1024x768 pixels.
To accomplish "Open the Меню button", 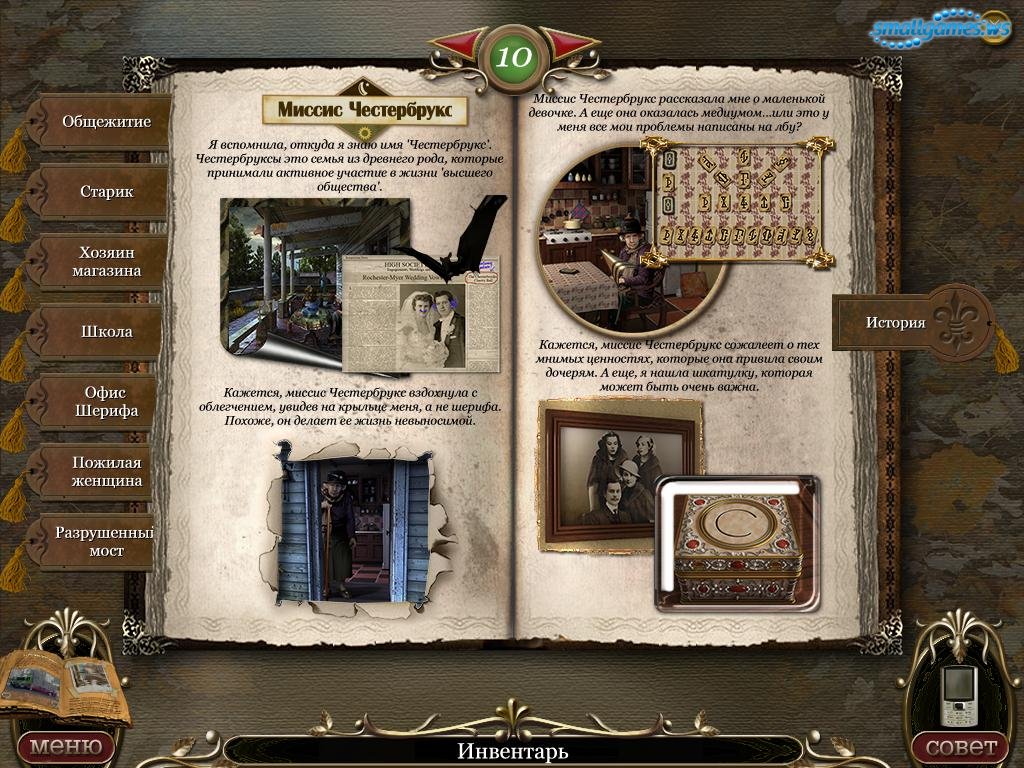I will tap(65, 746).
